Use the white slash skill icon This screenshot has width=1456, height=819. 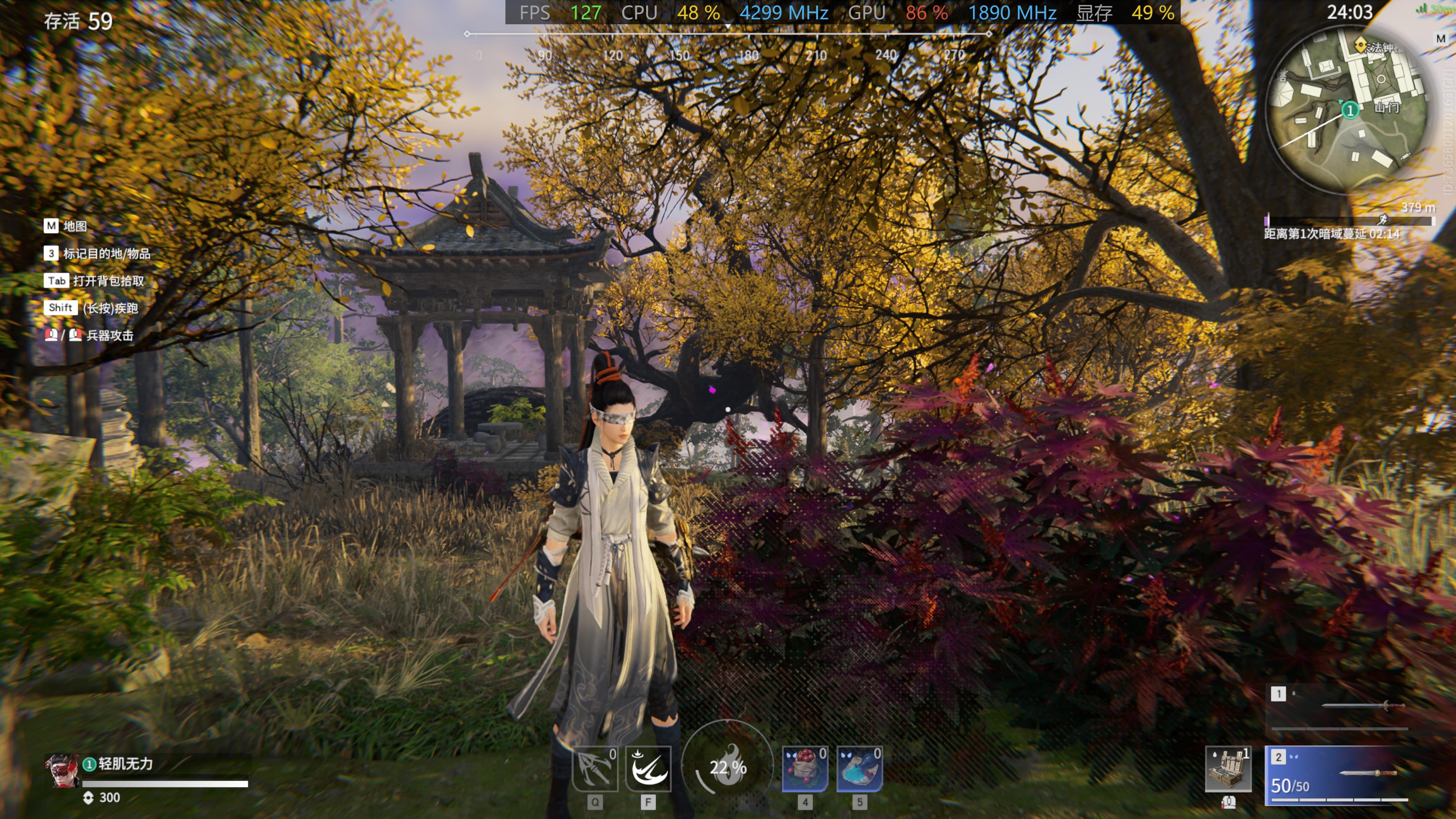pyautogui.click(x=648, y=769)
